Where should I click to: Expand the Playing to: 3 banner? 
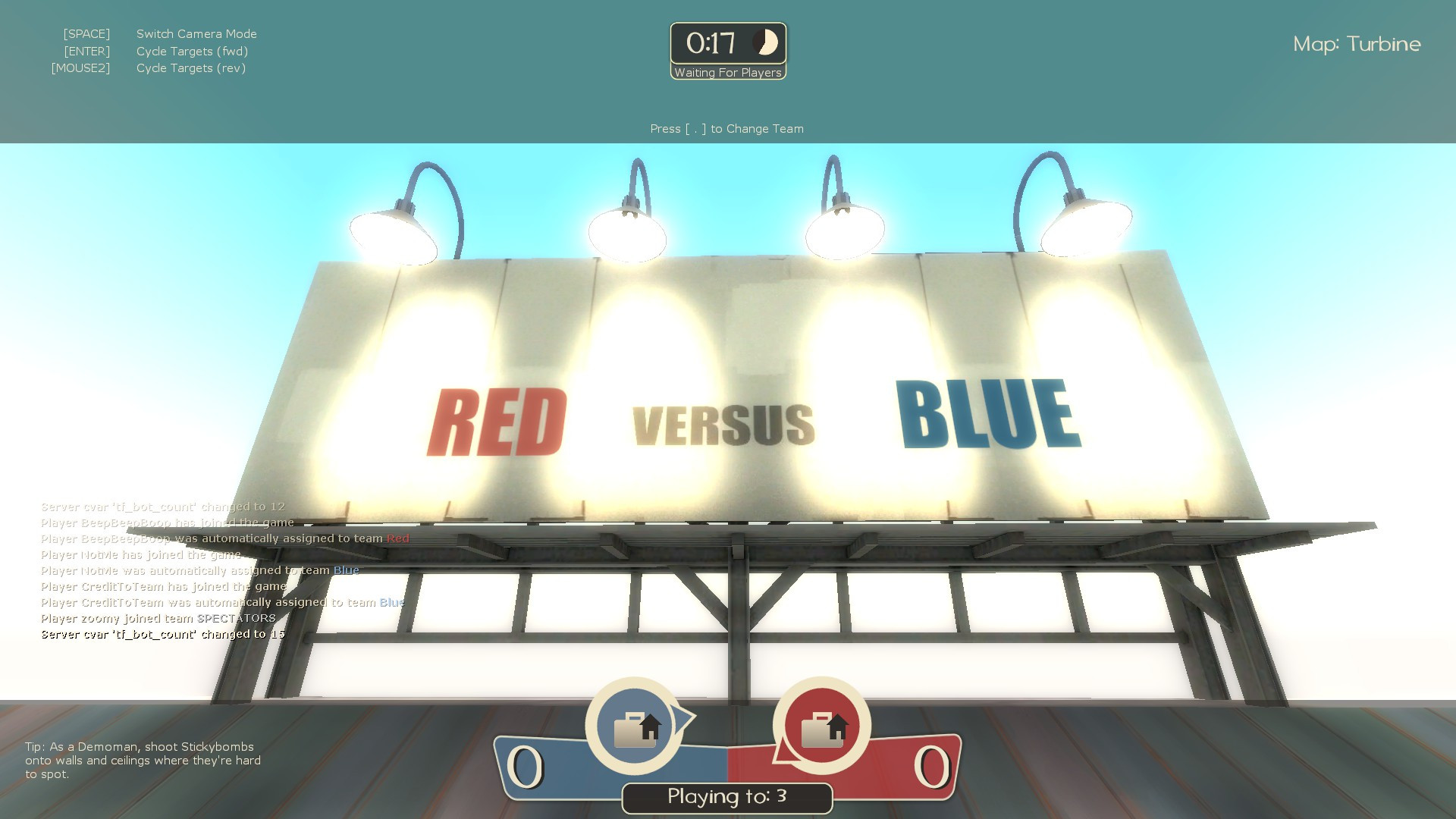tap(726, 797)
